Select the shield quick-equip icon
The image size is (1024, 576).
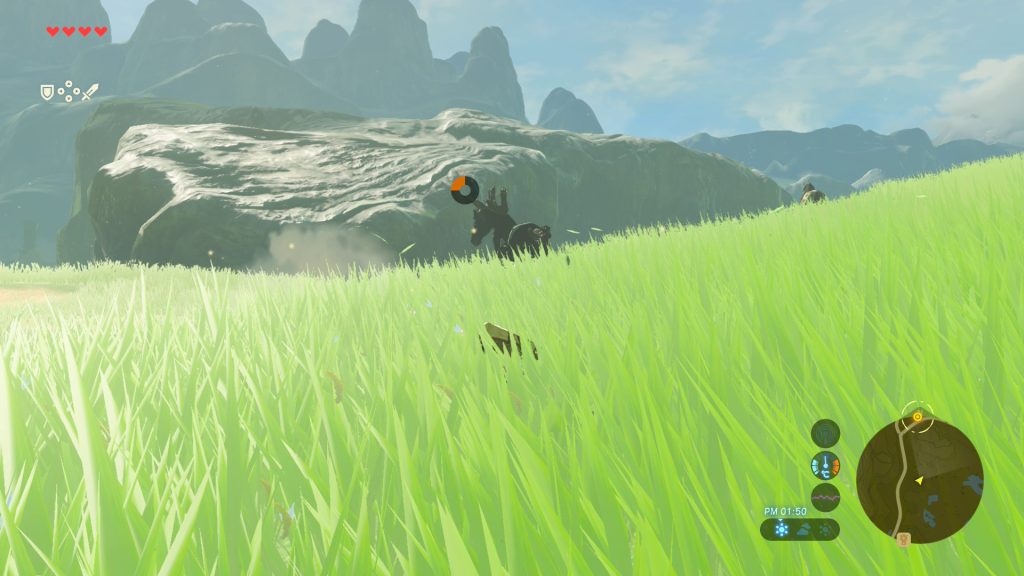pyautogui.click(x=47, y=92)
